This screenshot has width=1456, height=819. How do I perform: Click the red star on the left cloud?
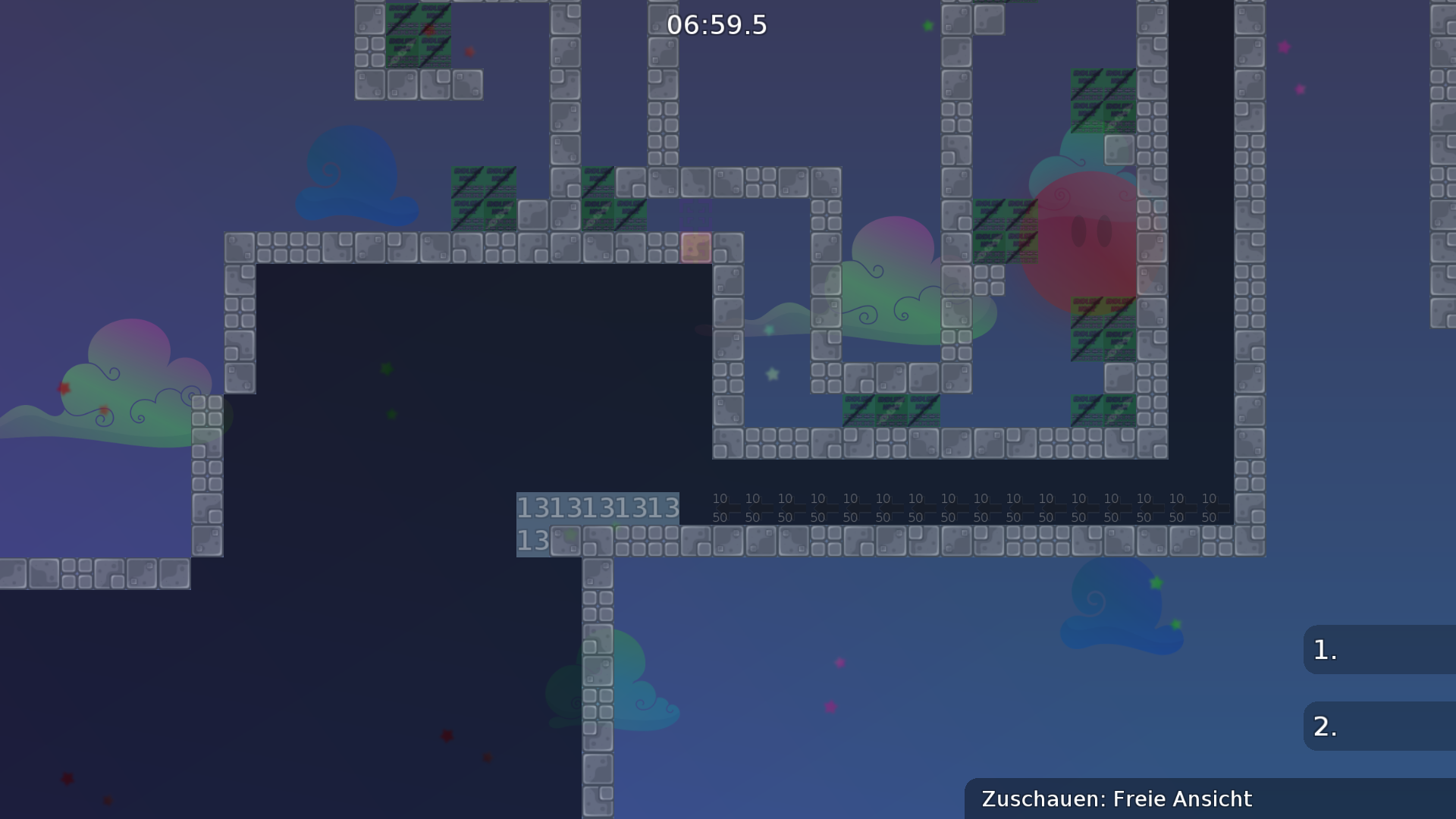click(65, 387)
